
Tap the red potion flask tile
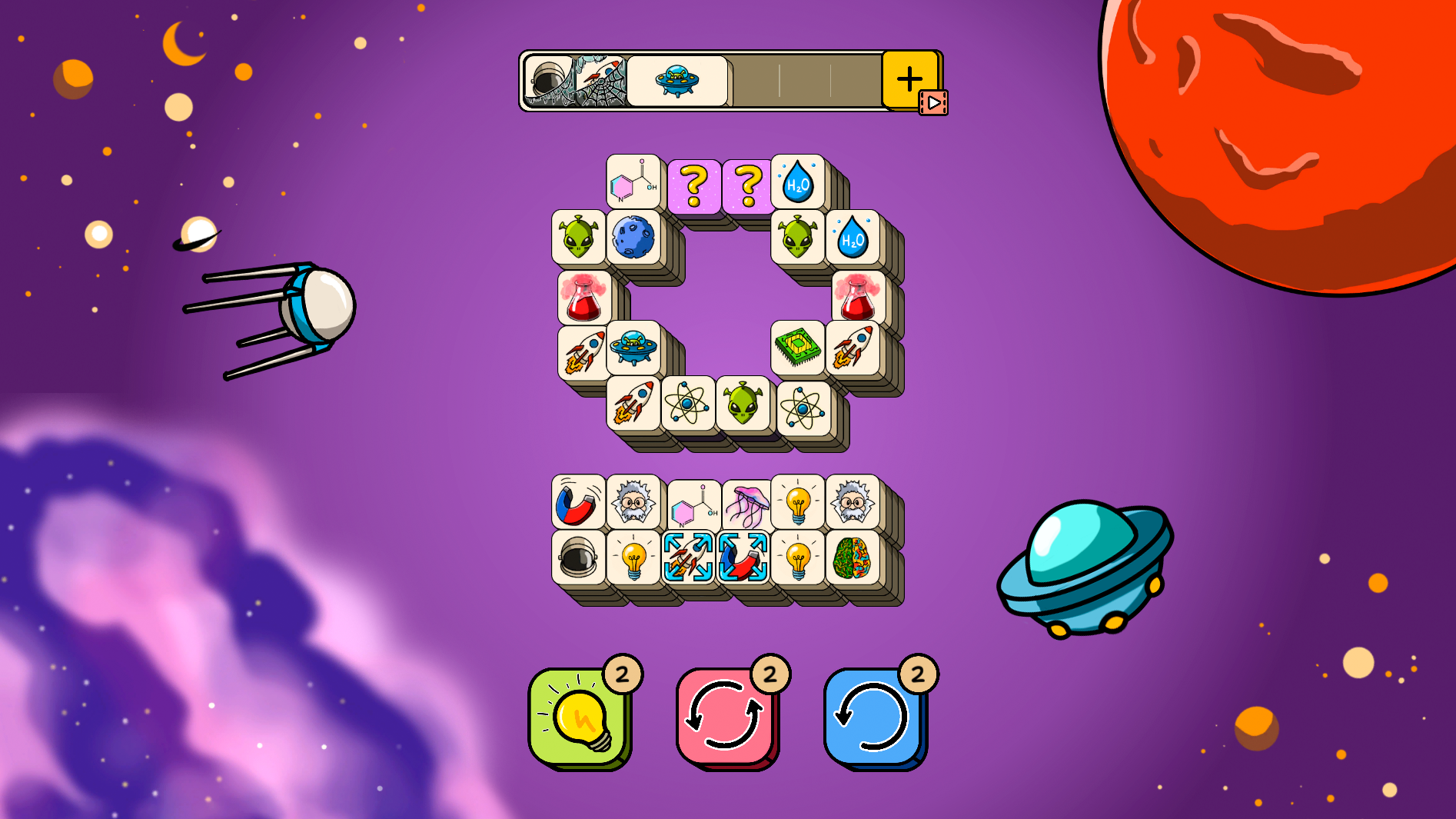(582, 296)
